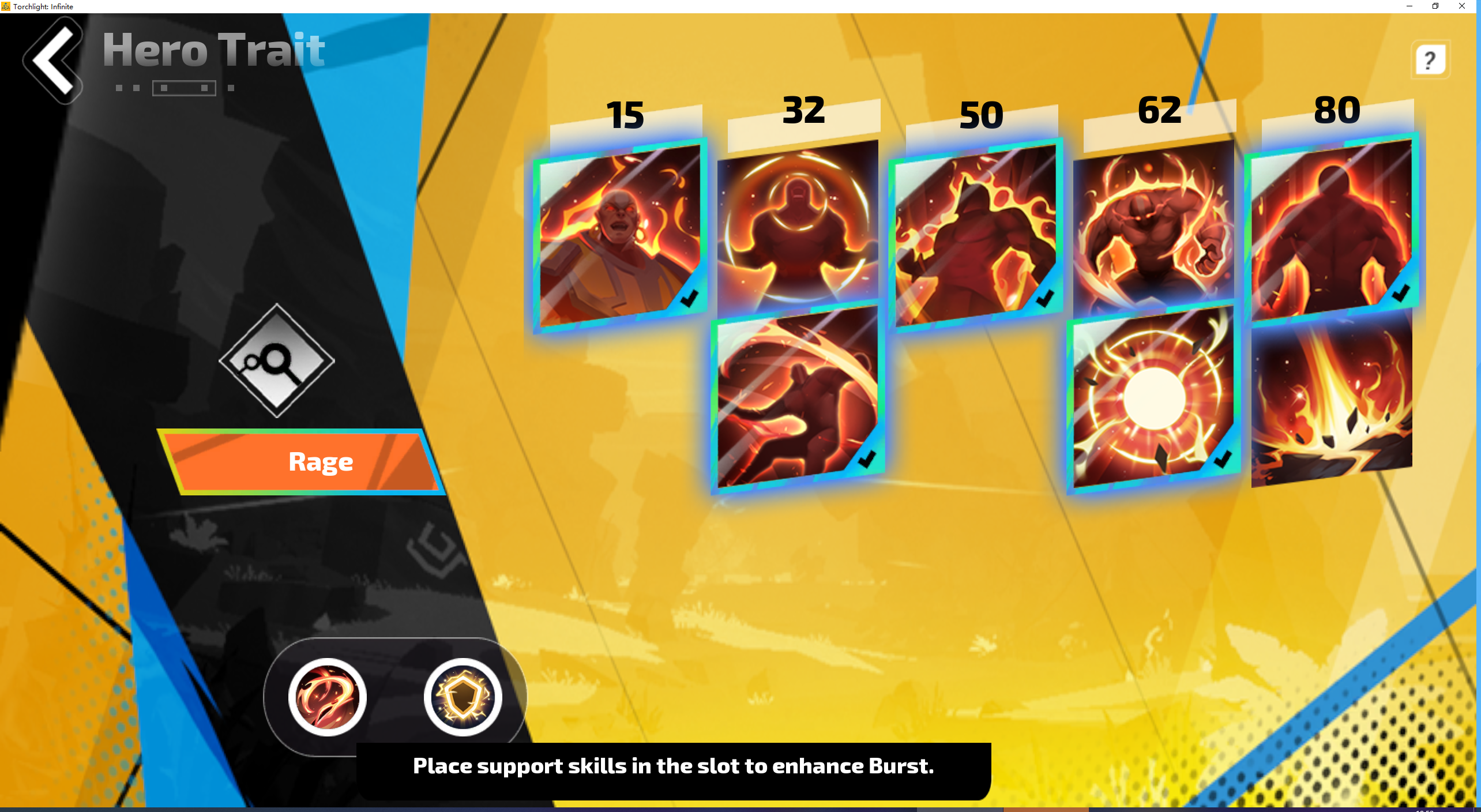Click the progress dots under Hero Trait title

(x=175, y=89)
